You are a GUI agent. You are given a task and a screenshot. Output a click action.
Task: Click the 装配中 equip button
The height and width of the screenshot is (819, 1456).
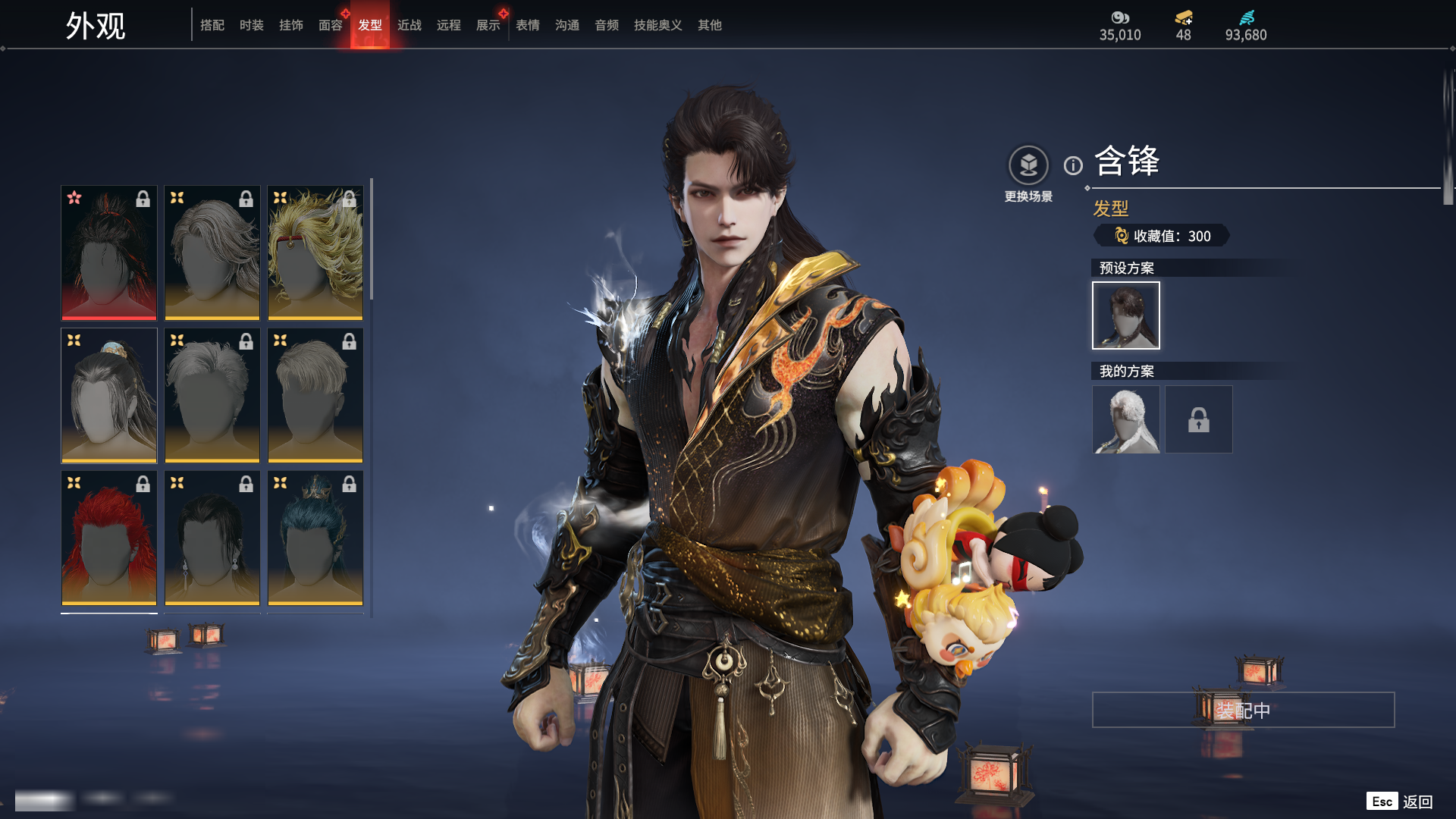click(1243, 710)
